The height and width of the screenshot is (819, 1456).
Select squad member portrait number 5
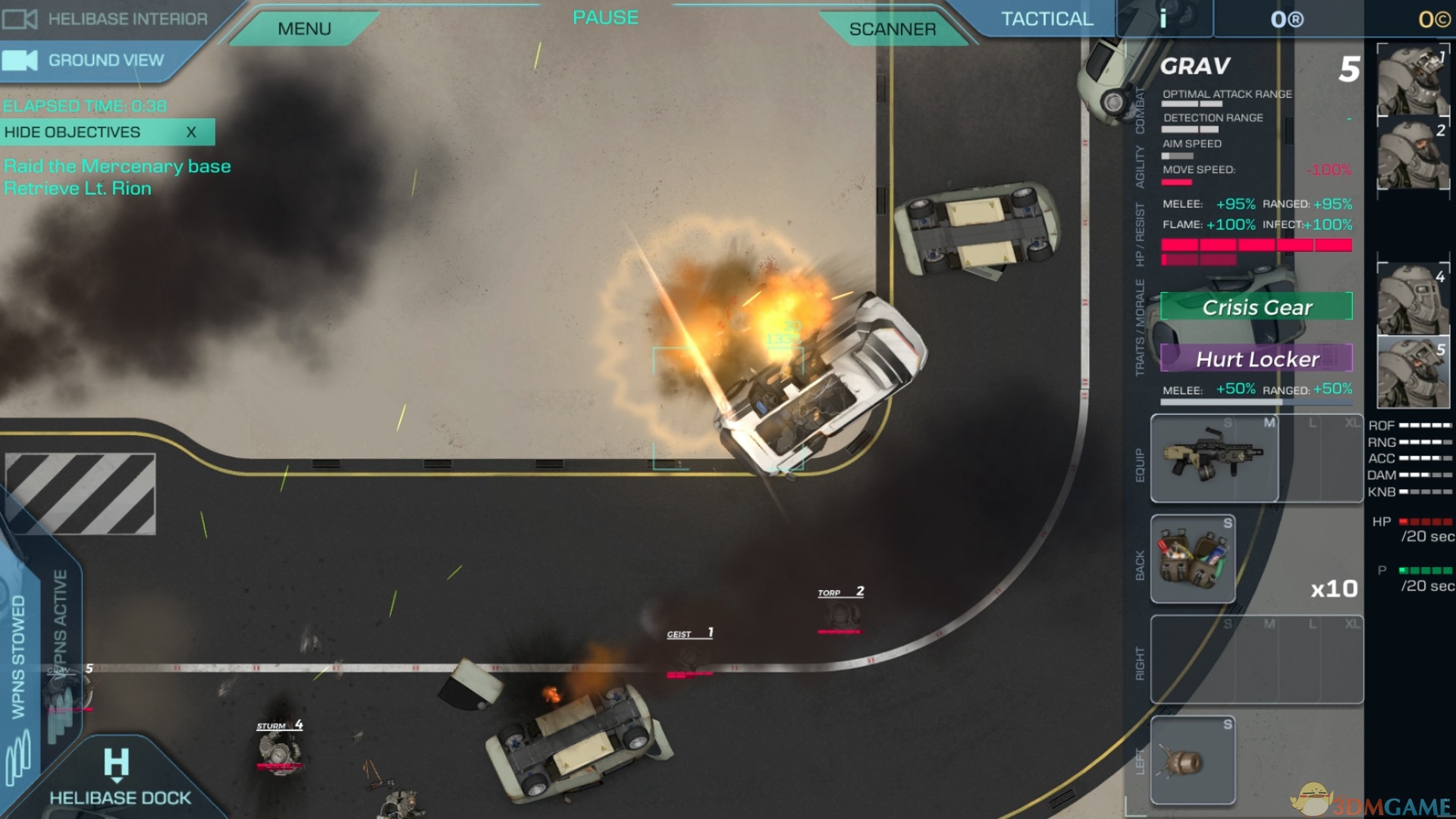click(1413, 373)
